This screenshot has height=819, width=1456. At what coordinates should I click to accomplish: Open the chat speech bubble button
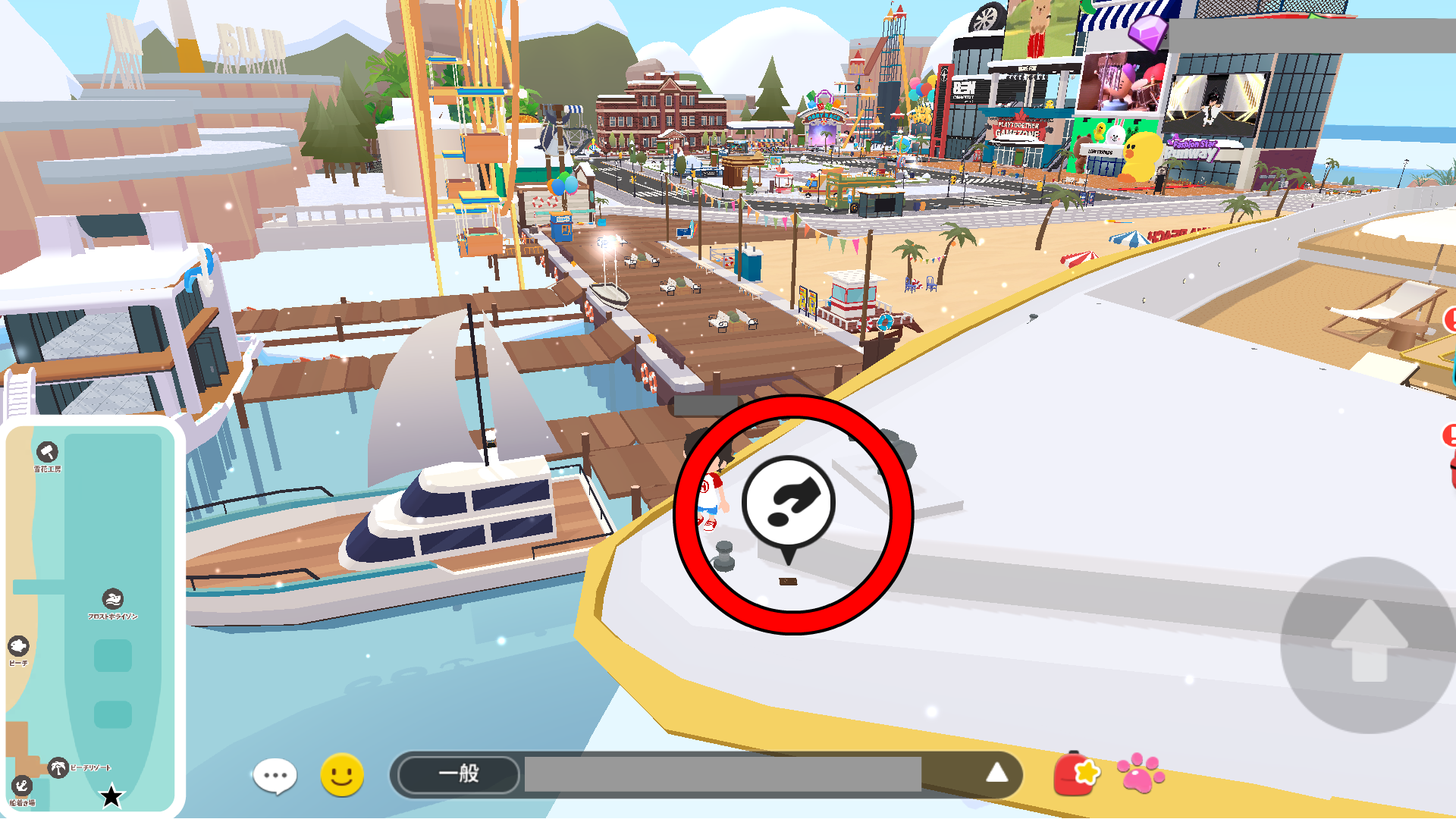(x=275, y=776)
